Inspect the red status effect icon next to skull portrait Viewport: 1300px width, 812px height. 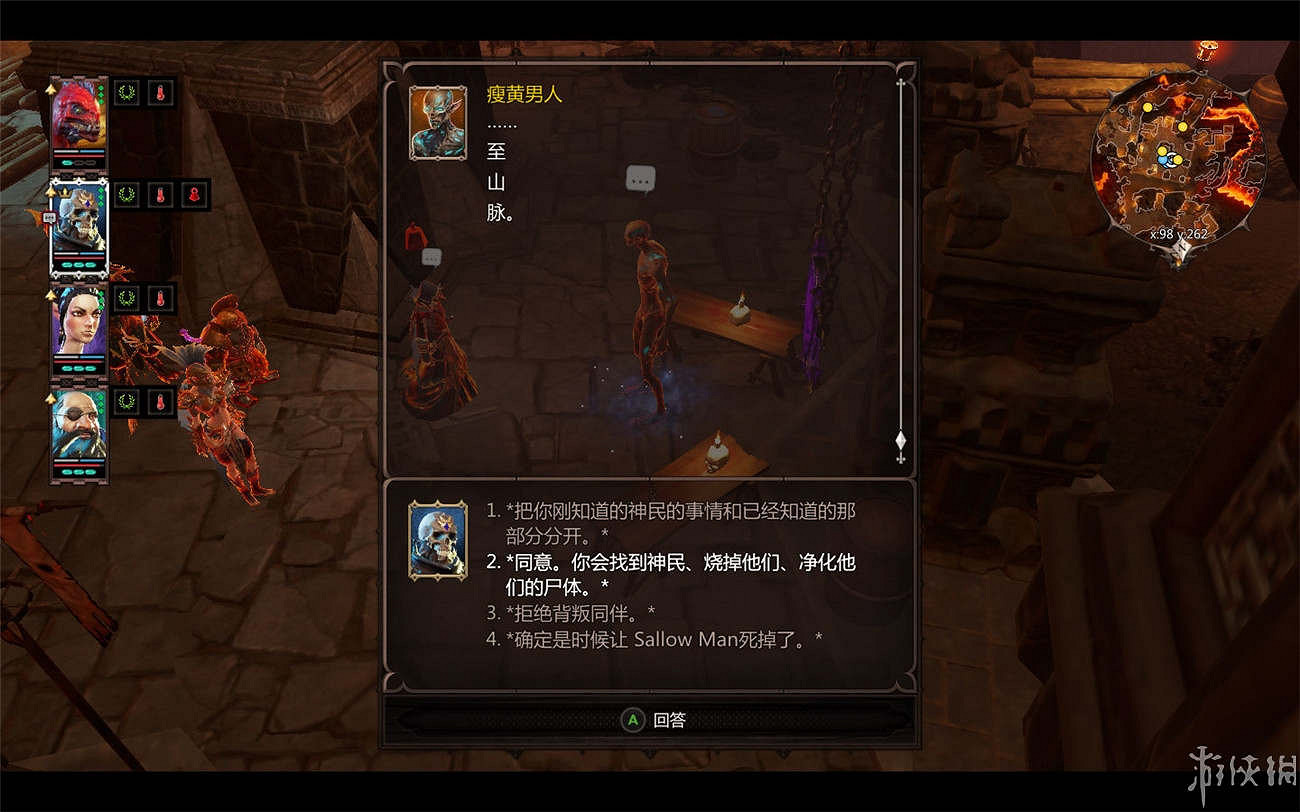[196, 196]
